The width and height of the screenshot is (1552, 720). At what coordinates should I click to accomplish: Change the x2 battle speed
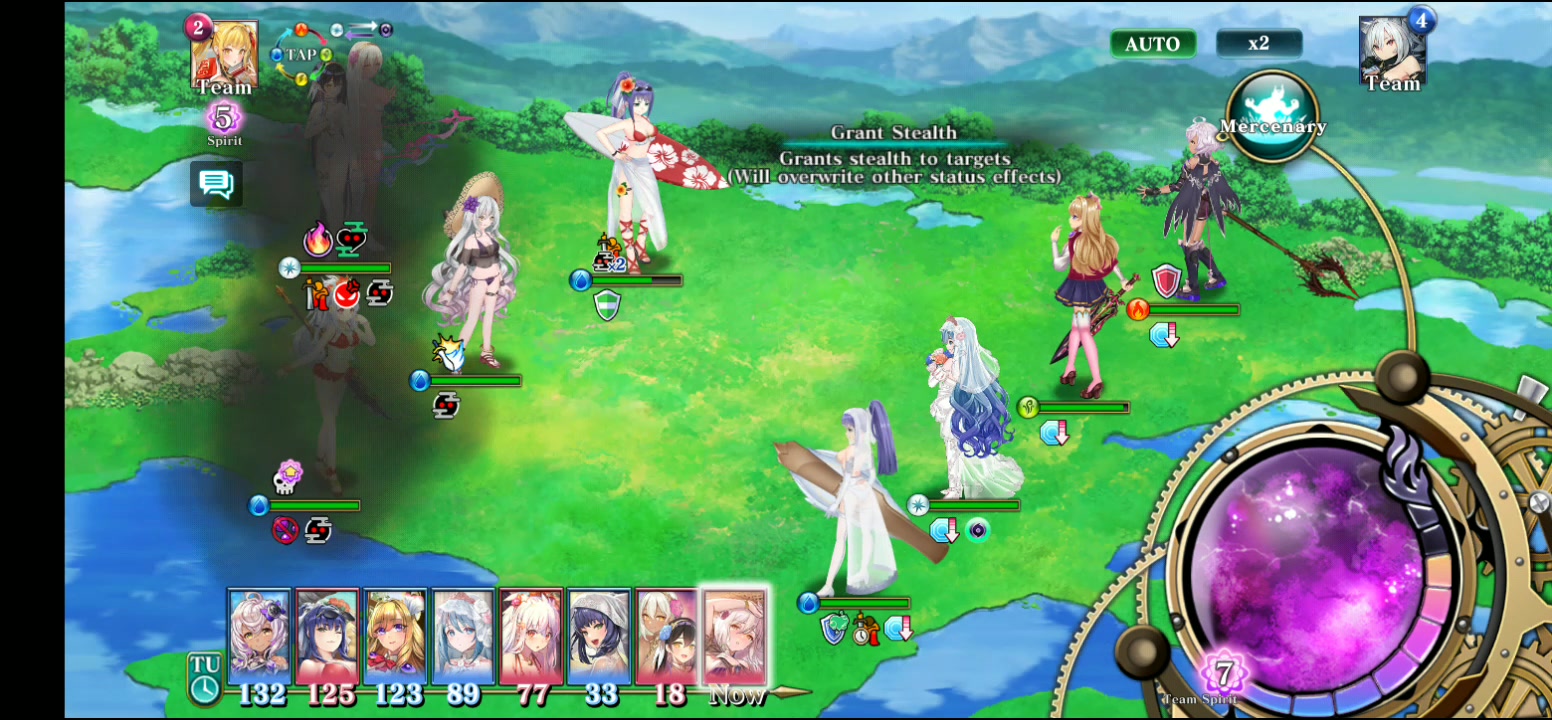[1258, 43]
